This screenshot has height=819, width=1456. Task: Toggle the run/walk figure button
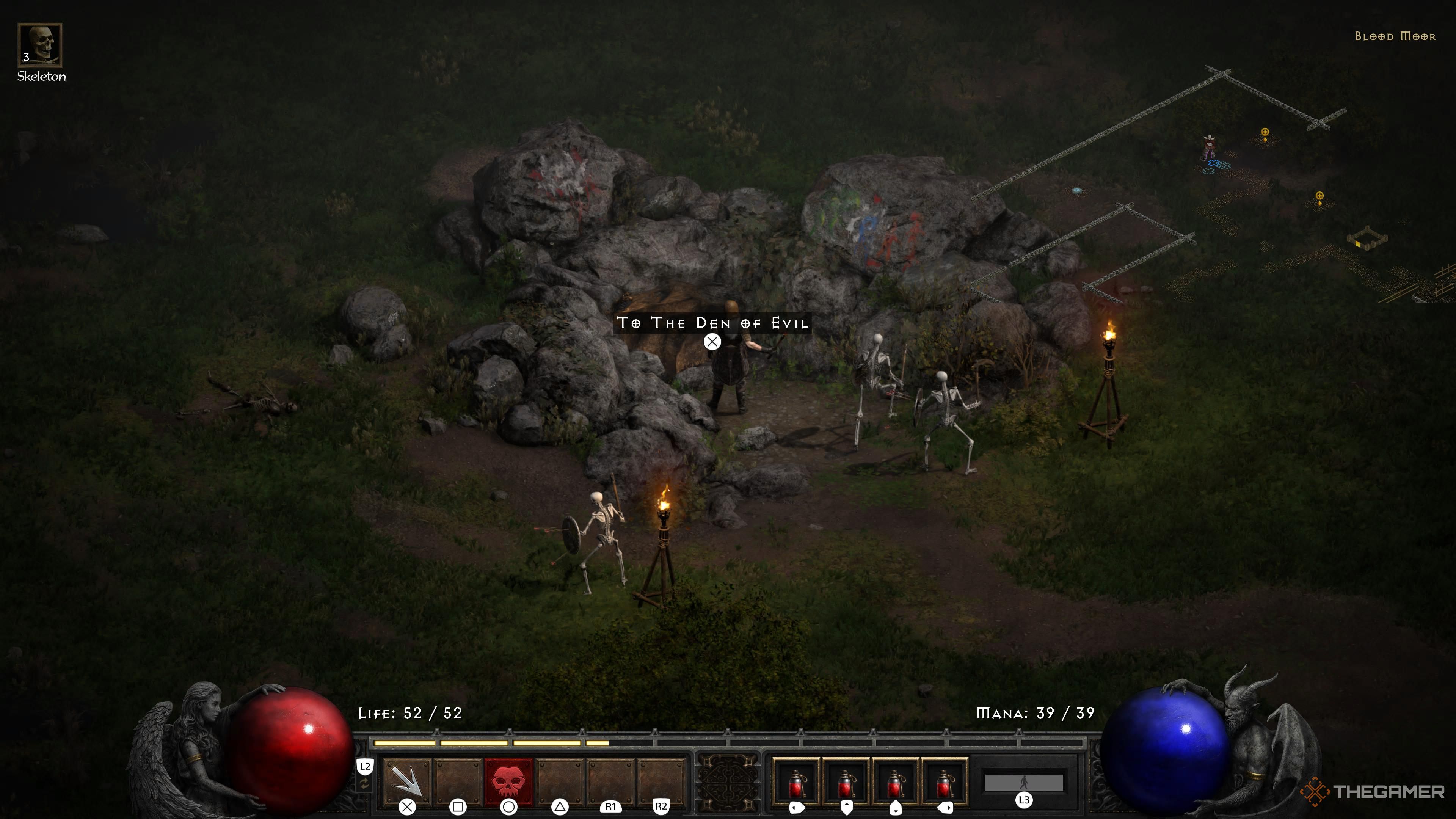1024,782
